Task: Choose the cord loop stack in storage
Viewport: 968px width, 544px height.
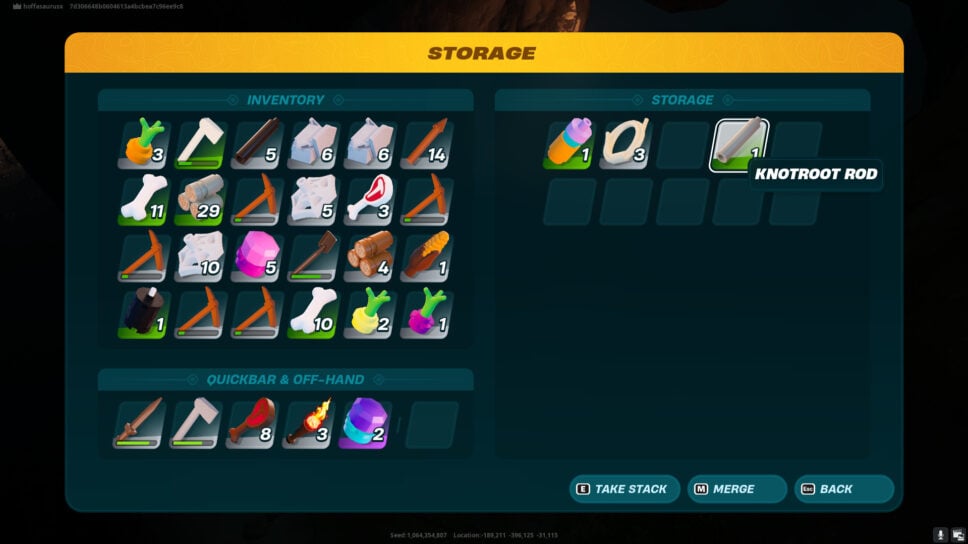Action: tap(626, 145)
